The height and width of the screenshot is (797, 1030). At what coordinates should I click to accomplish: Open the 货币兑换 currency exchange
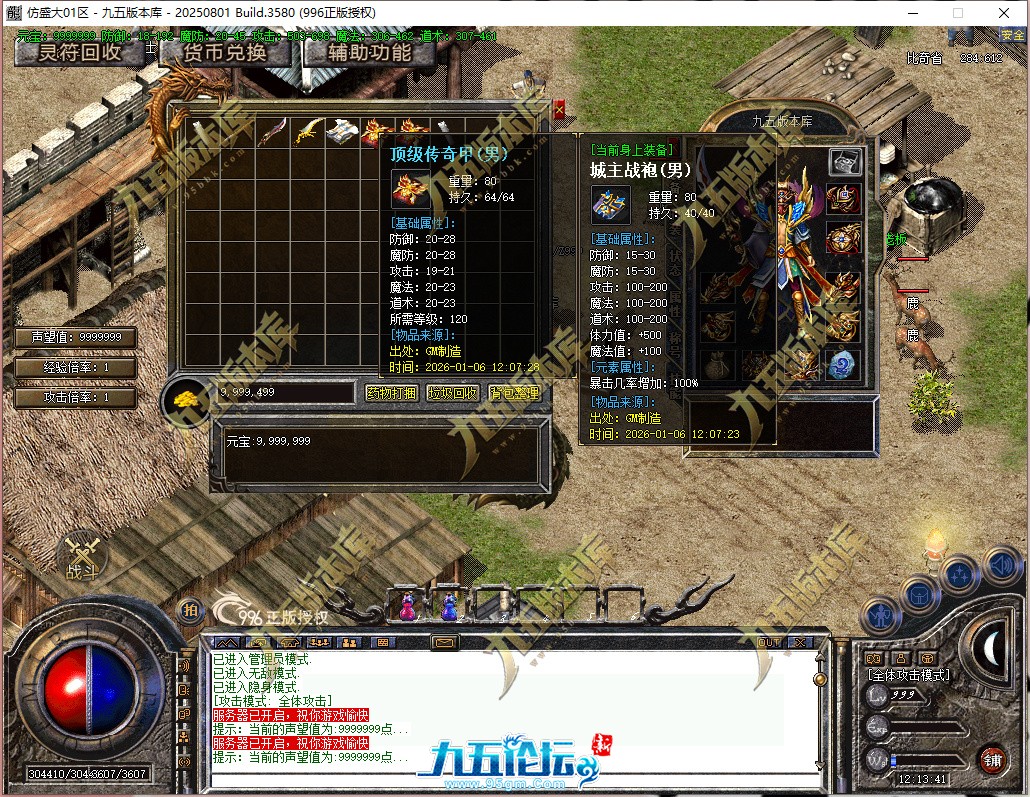225,52
